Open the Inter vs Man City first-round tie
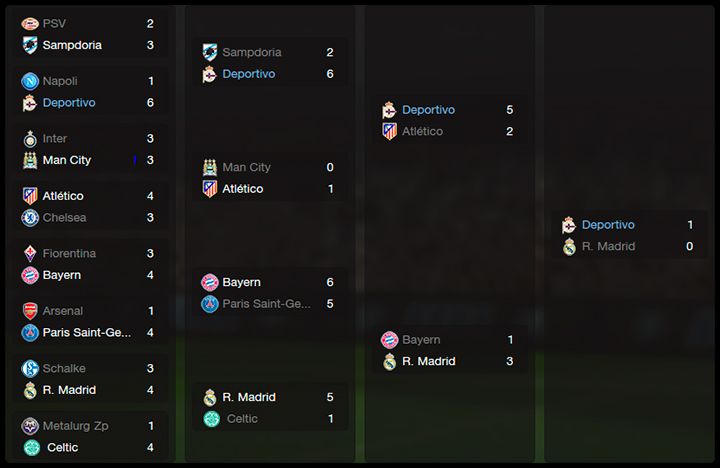The width and height of the screenshot is (720, 468). (x=88, y=149)
